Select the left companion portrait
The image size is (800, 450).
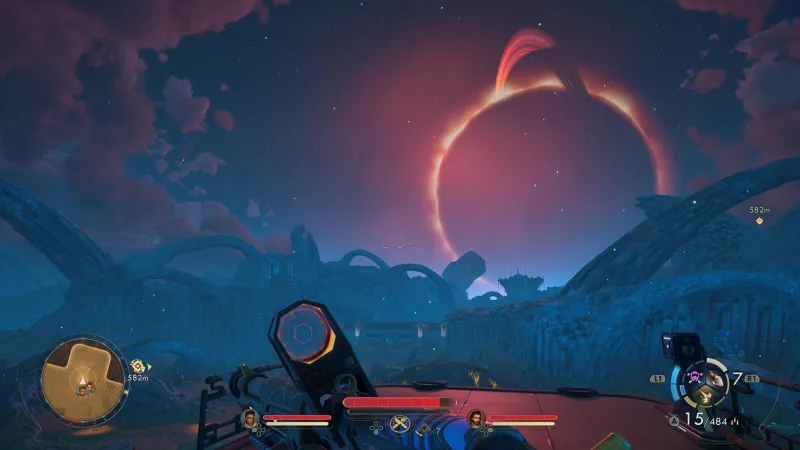[x=250, y=417]
